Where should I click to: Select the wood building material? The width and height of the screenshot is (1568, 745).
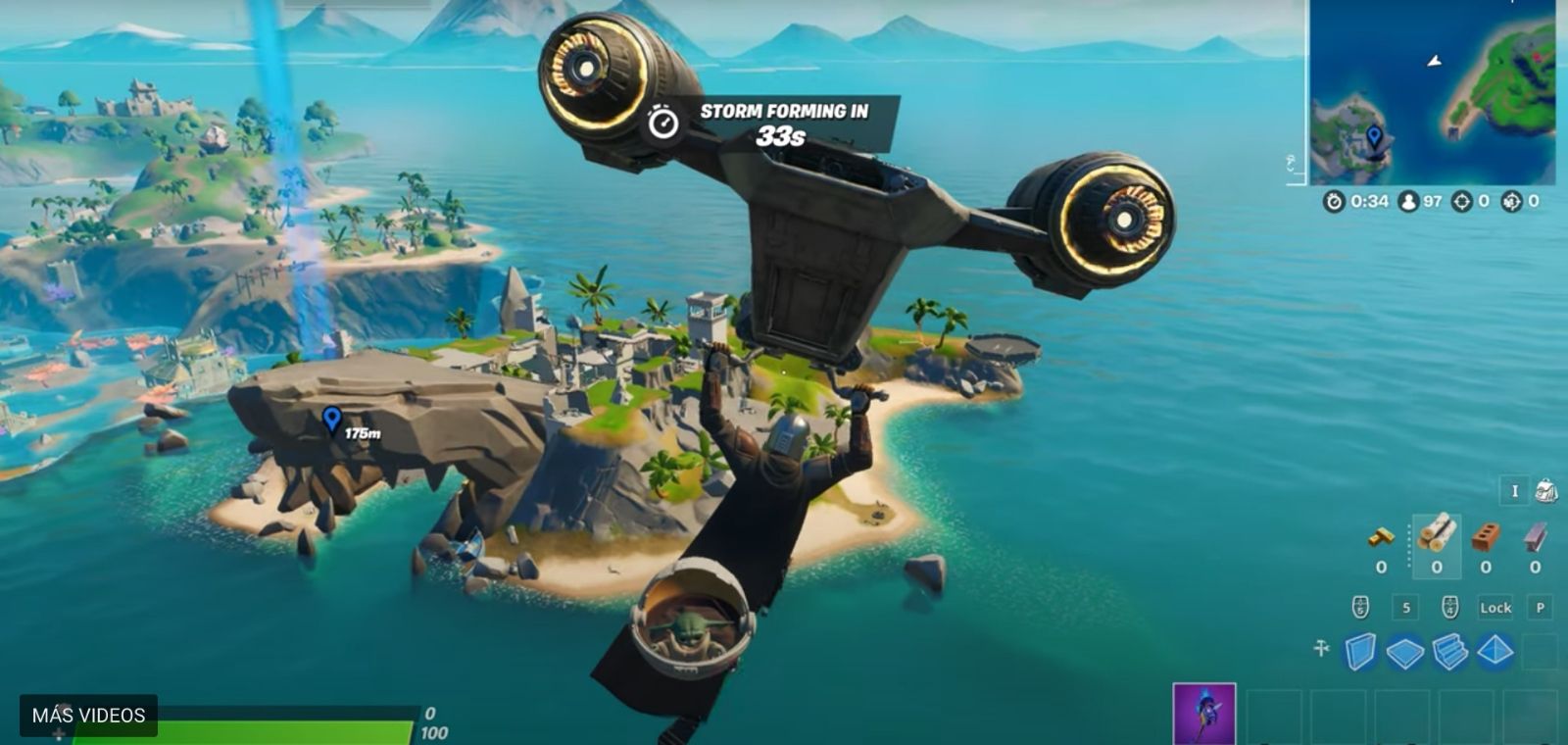1437,536
